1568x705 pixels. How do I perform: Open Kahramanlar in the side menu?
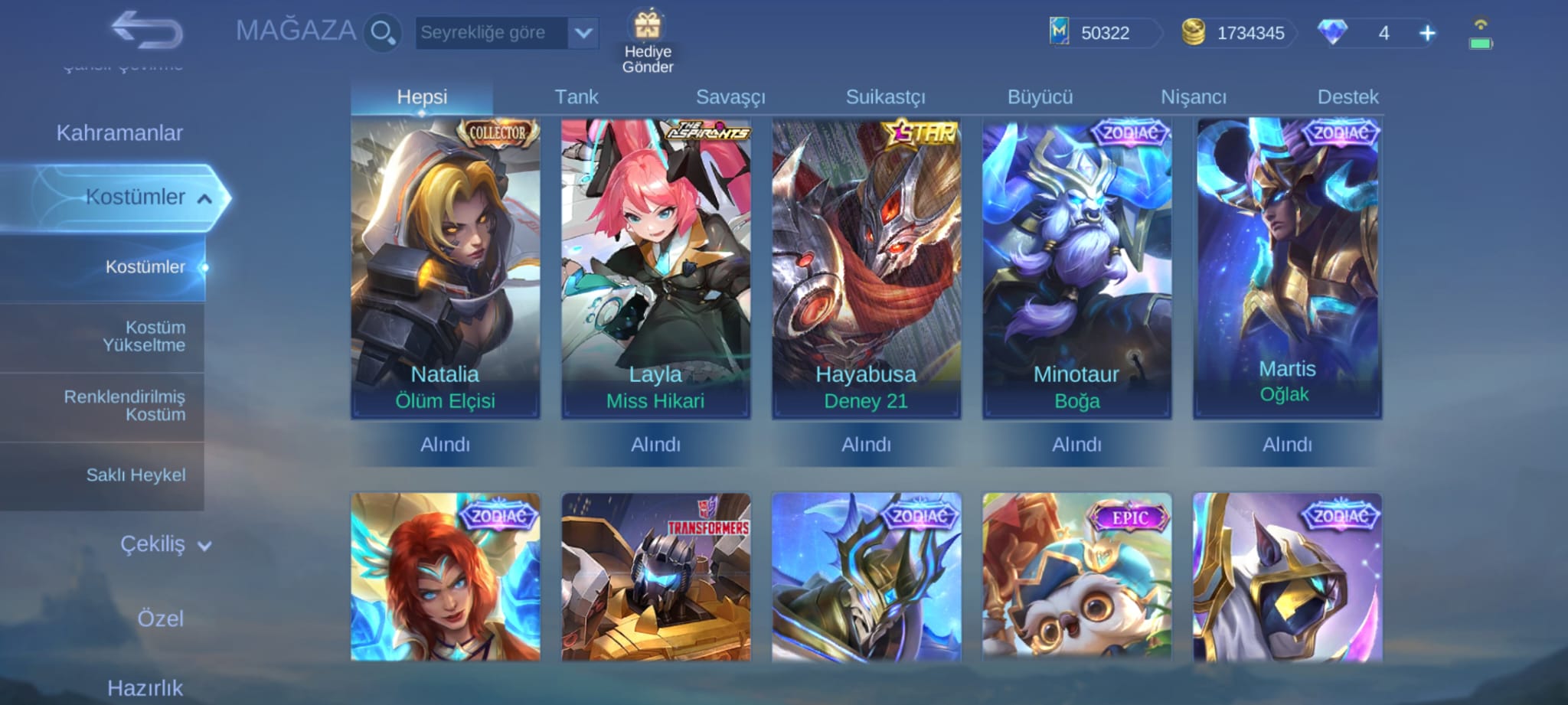pyautogui.click(x=119, y=133)
